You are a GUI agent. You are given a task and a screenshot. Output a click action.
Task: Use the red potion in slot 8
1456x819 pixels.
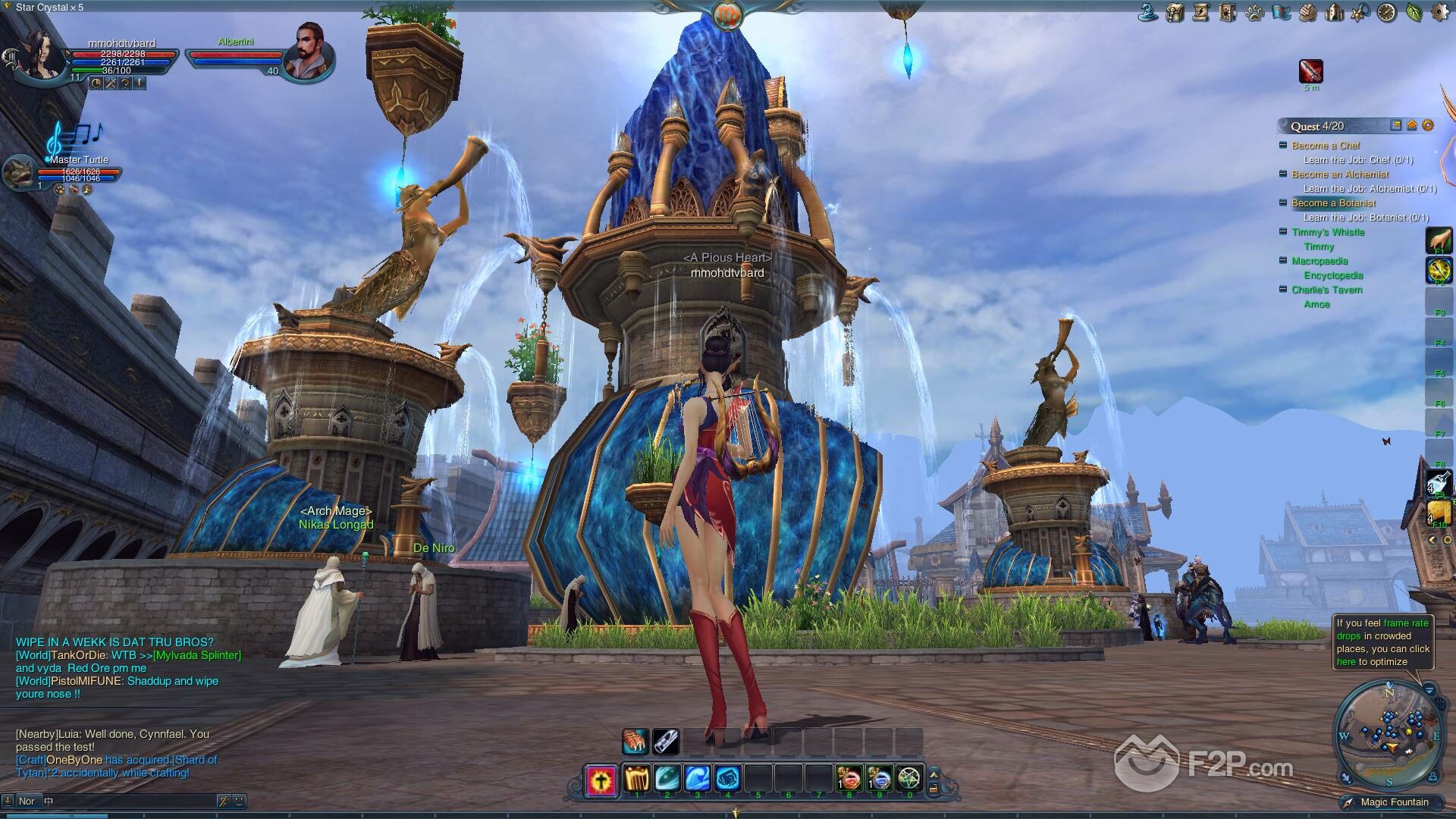849,779
